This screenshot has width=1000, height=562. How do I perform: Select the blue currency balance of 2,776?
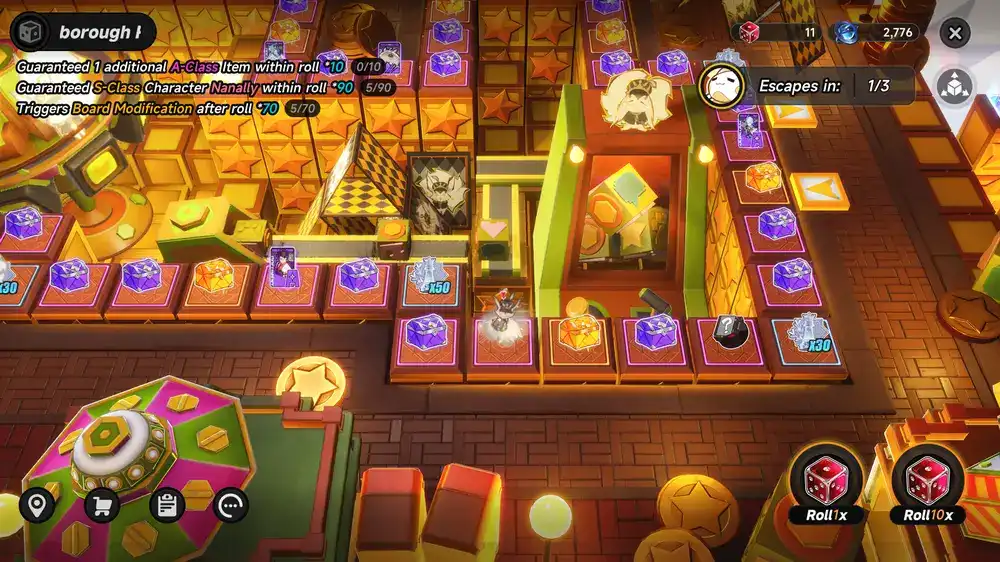876,33
